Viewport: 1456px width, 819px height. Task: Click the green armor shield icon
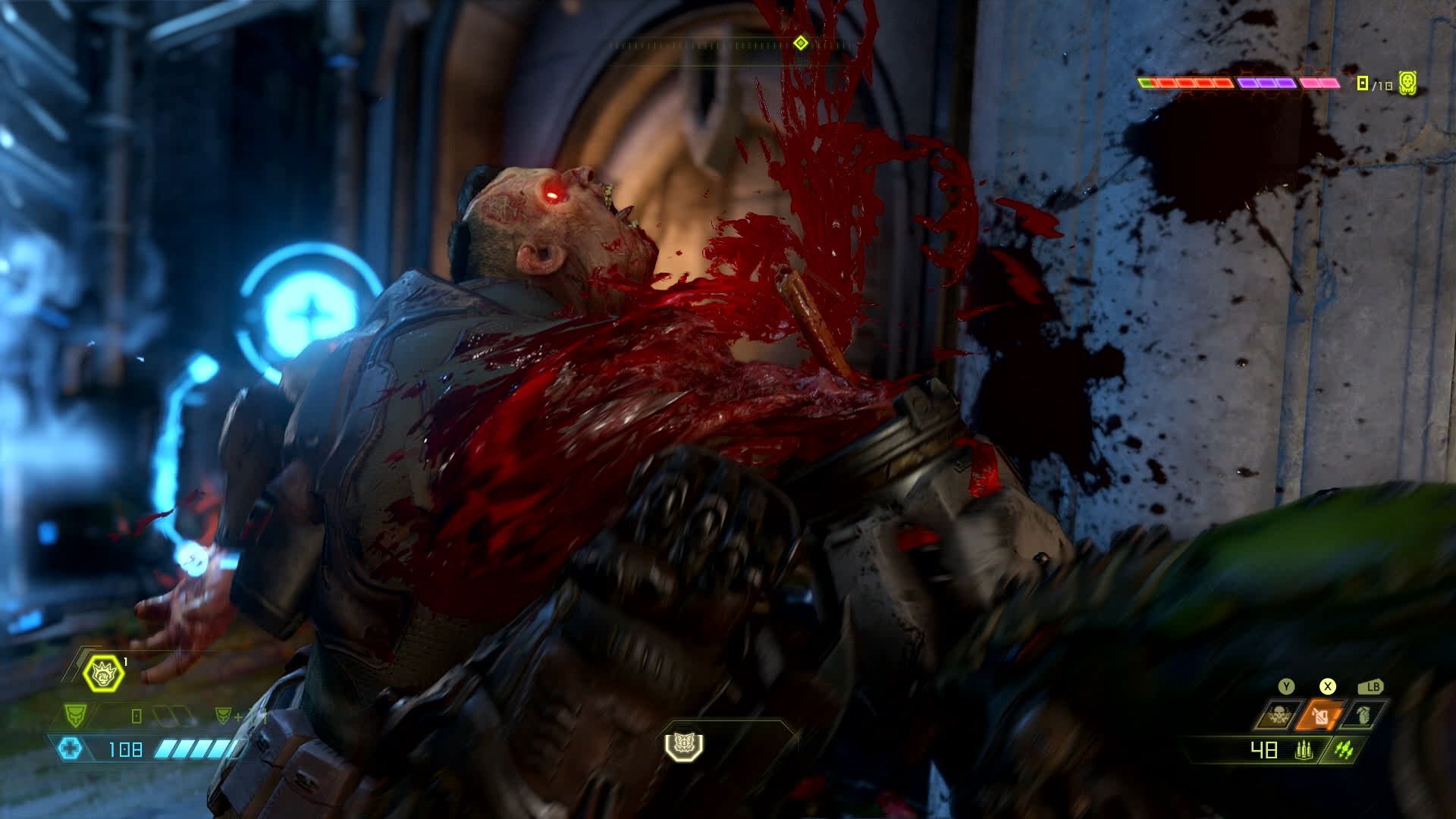pyautogui.click(x=74, y=714)
